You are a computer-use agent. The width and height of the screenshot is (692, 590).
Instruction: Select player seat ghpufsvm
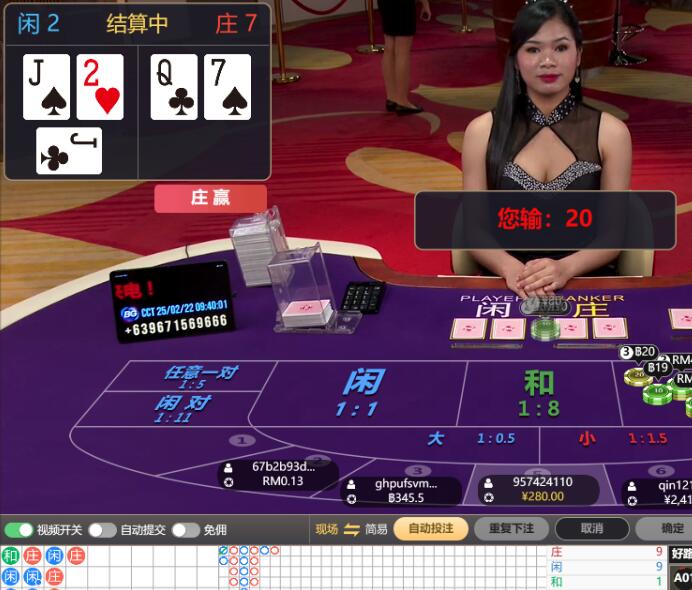(x=399, y=490)
